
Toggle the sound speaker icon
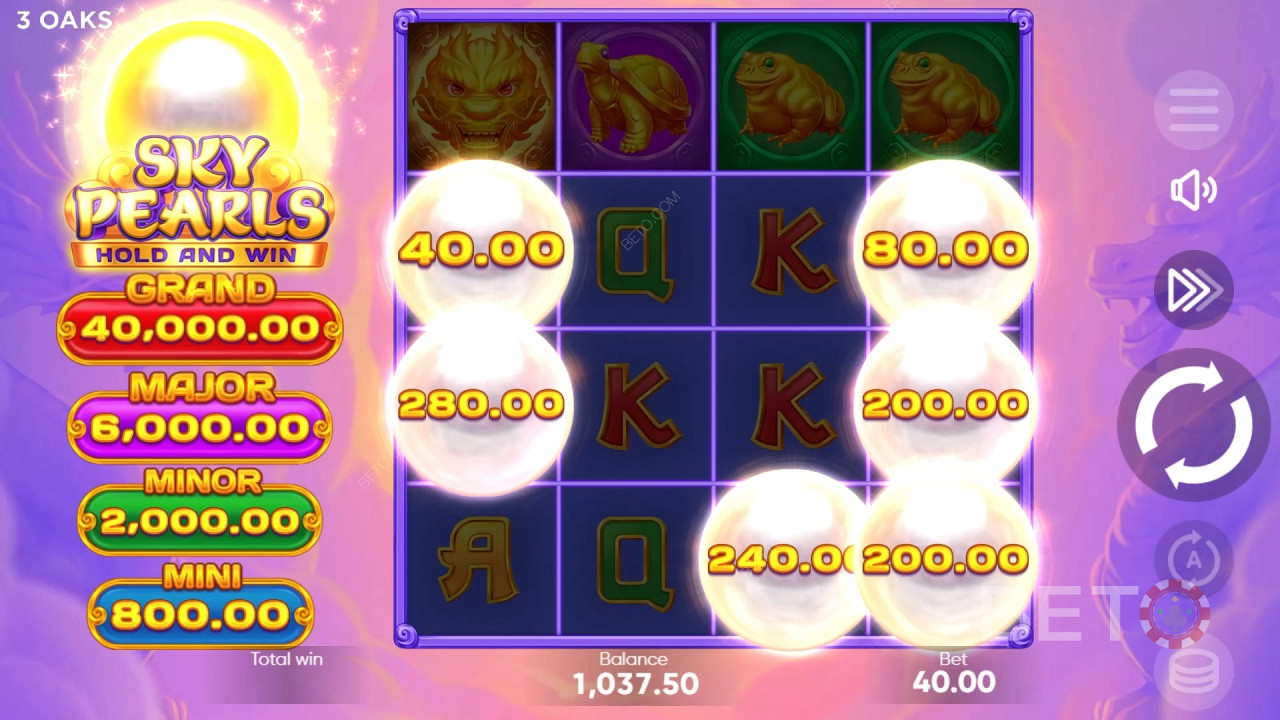coord(1193,190)
